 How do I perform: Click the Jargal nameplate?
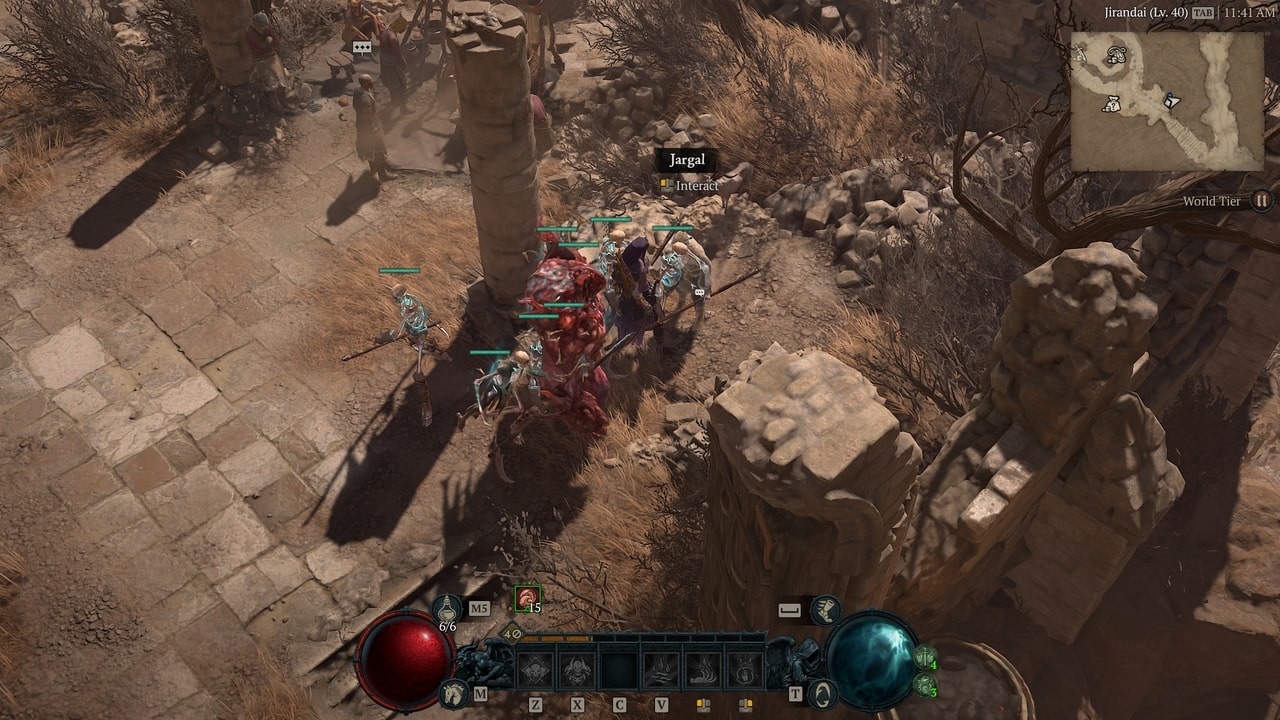[685, 160]
